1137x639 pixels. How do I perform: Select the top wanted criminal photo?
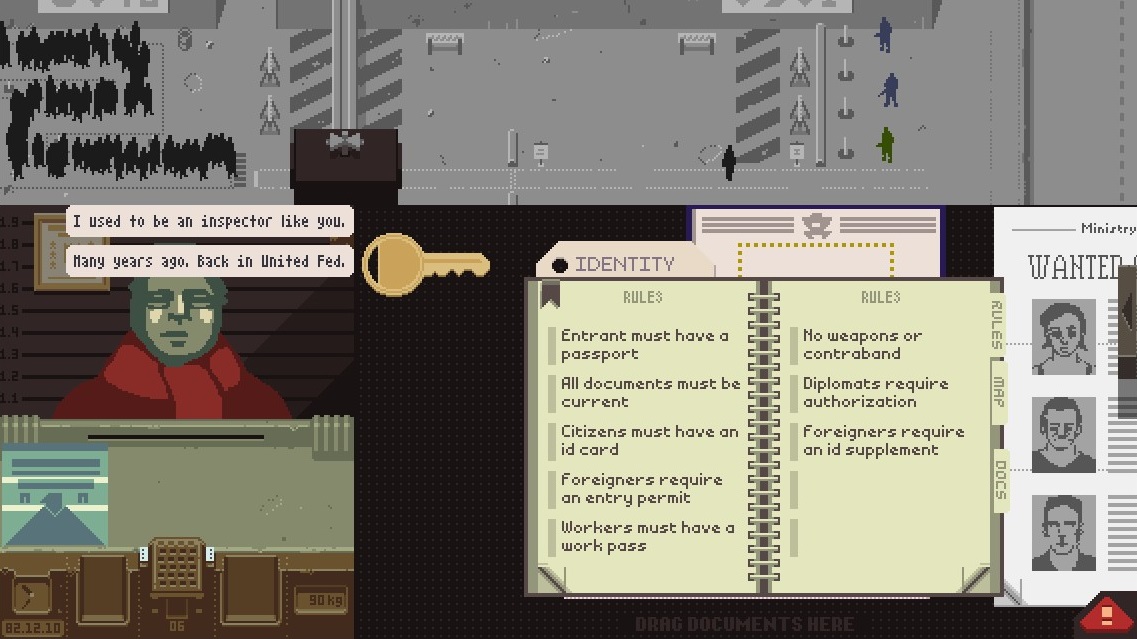[1064, 336]
